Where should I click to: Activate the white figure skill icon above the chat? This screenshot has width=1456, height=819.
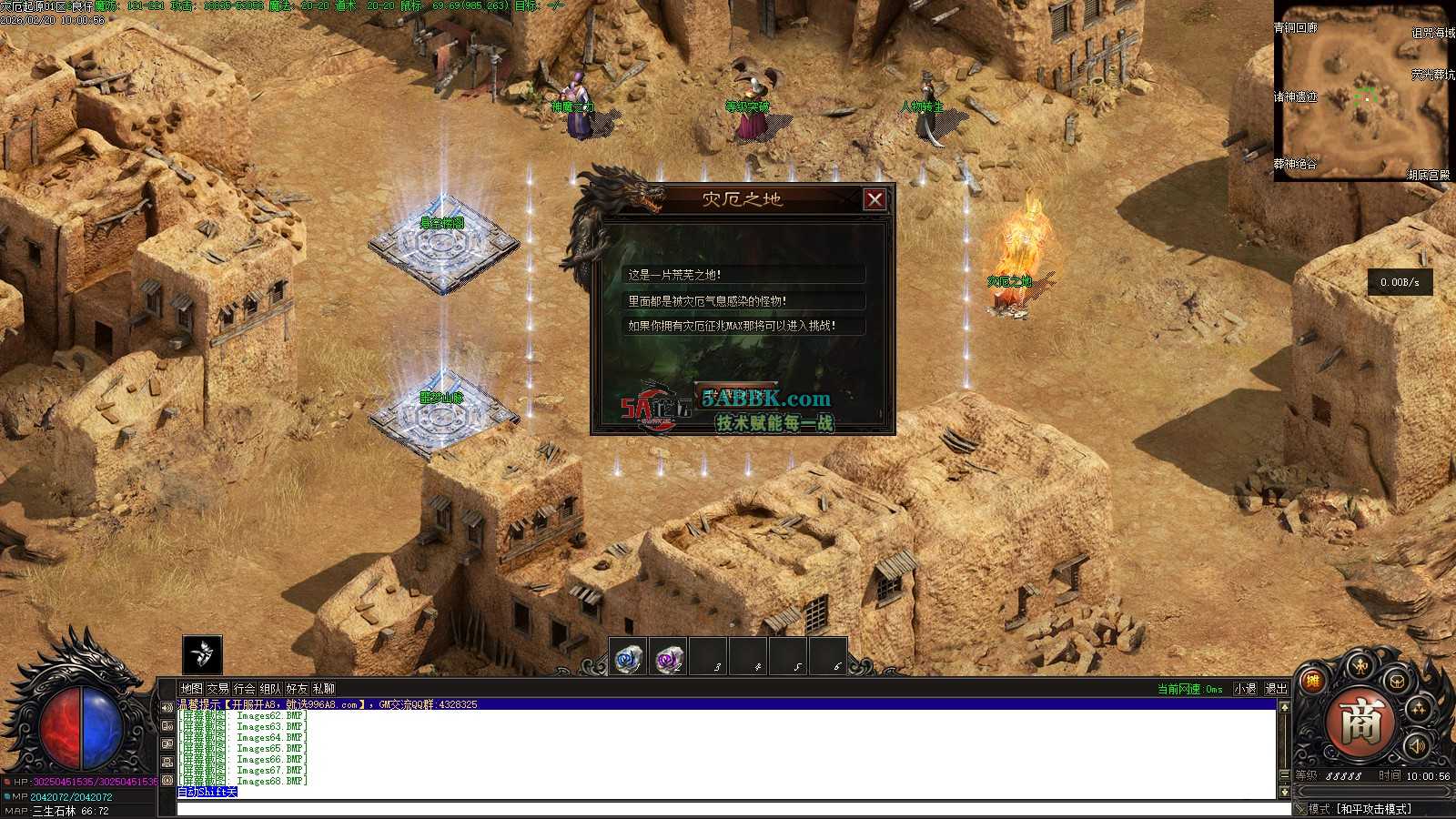click(202, 654)
